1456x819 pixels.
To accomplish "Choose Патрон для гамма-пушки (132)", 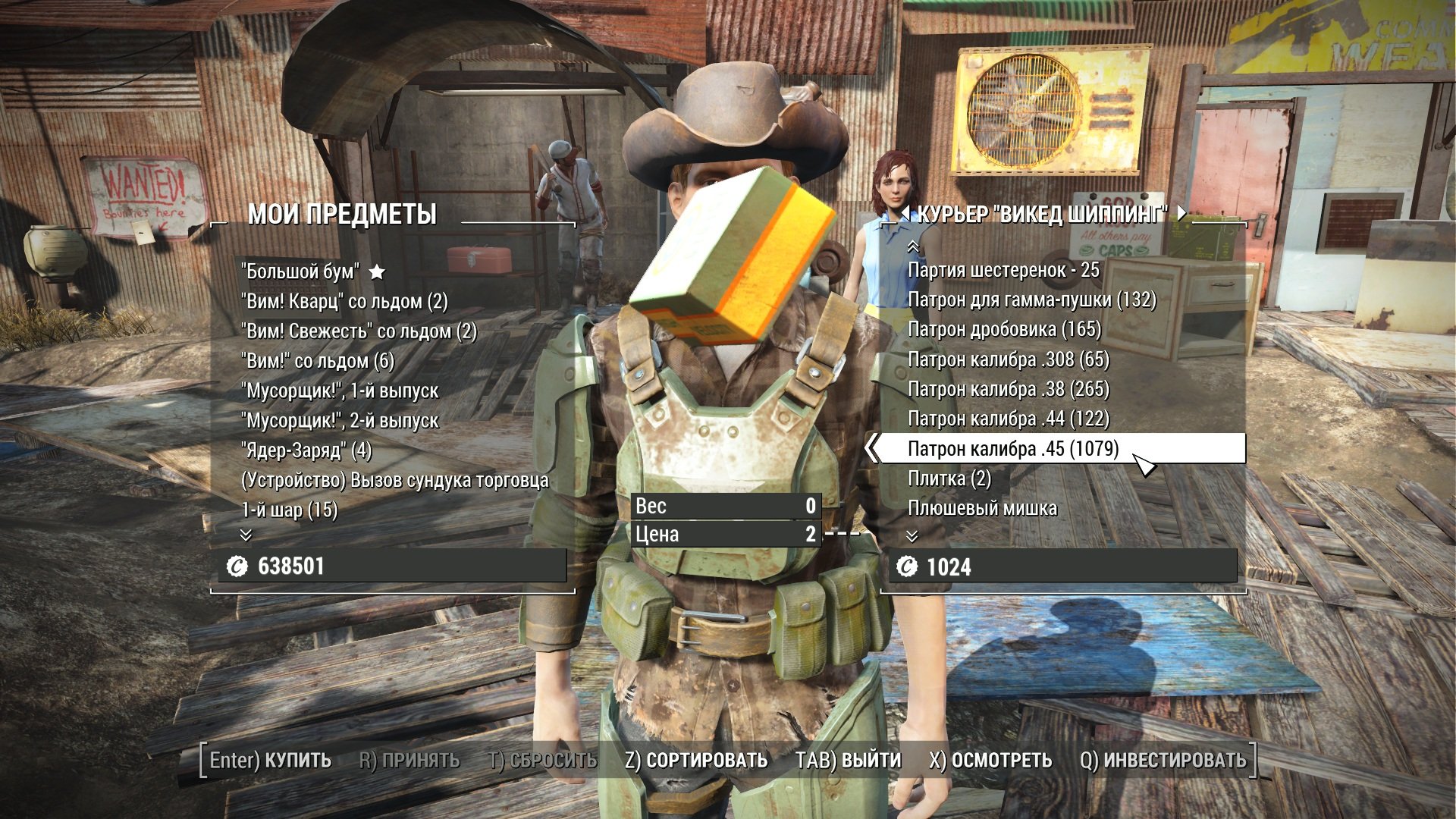I will pyautogui.click(x=1032, y=300).
